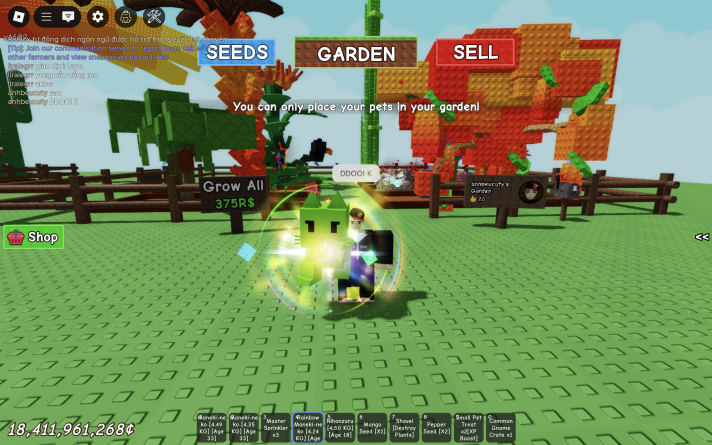Go to the SELL area
Image resolution: width=712 pixels, height=445 pixels.
475,52
